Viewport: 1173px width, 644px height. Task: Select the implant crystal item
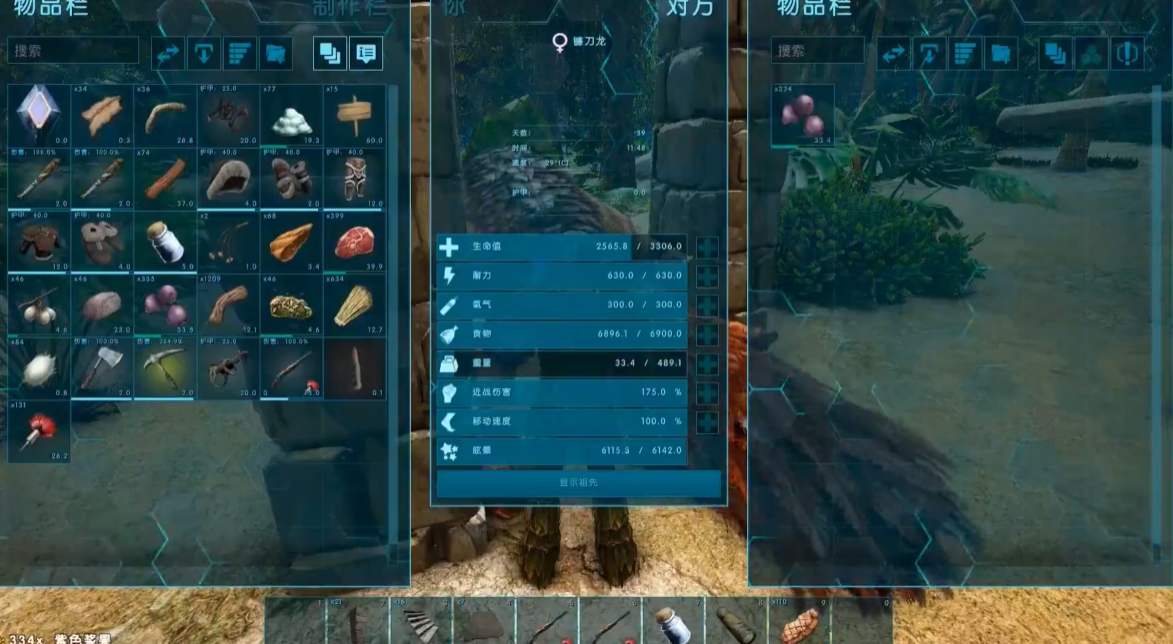click(39, 116)
